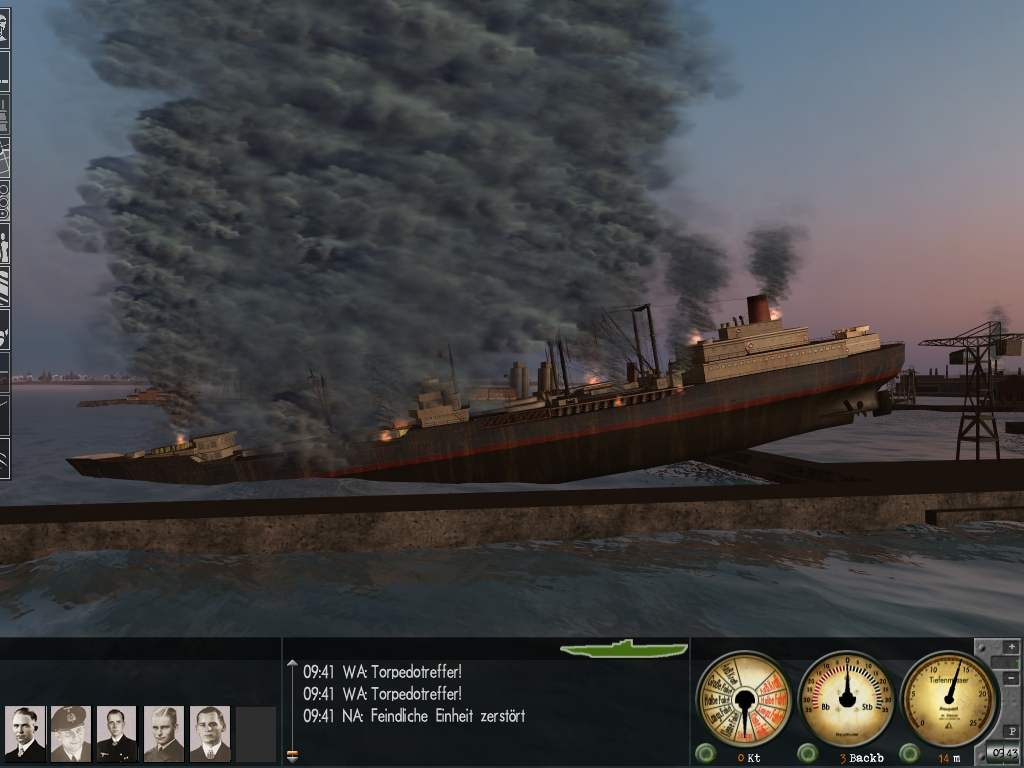
Task: Select the light-haired officer portrait
Action: 163,734
